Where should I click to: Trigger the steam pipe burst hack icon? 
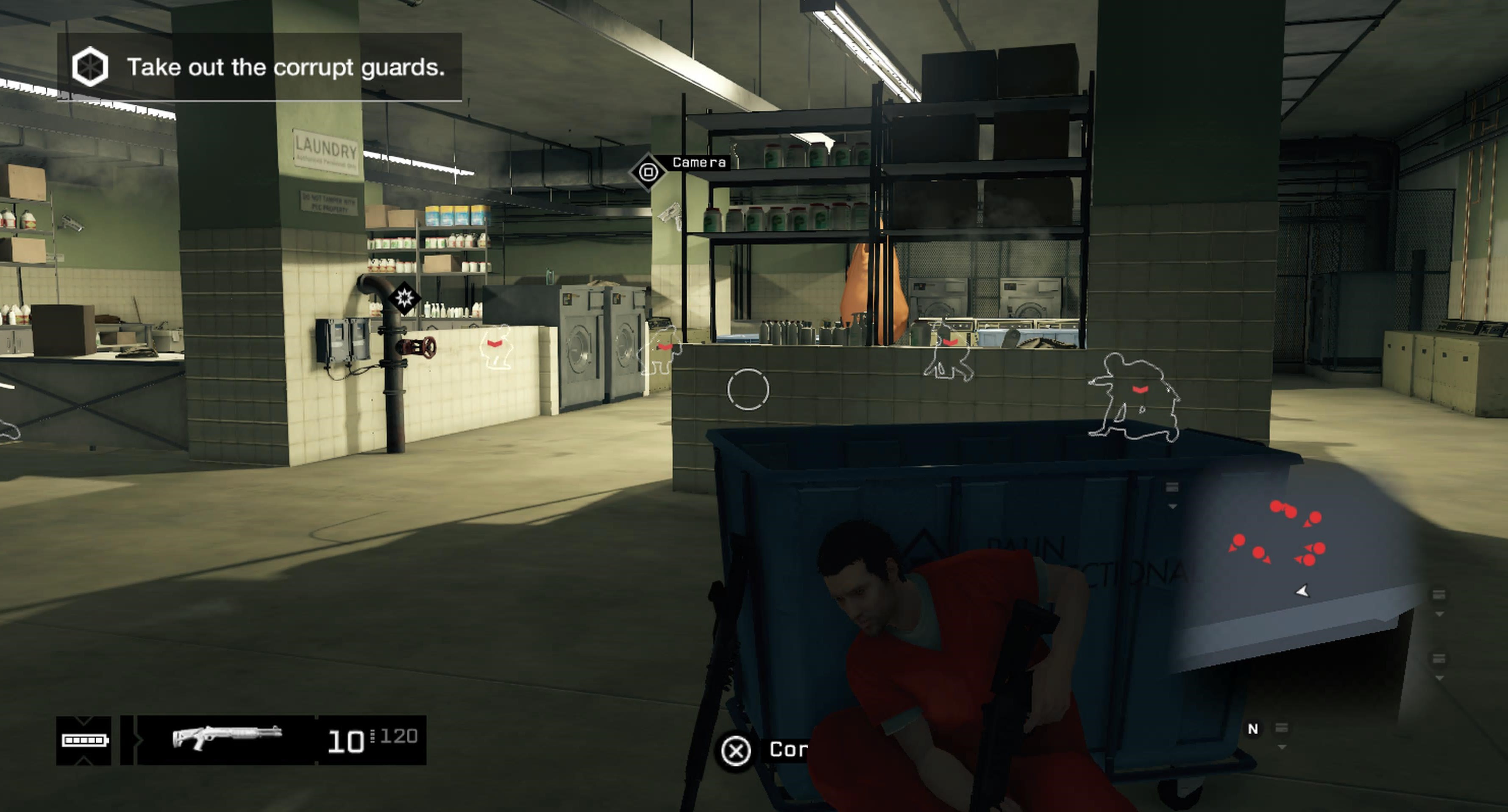click(404, 298)
